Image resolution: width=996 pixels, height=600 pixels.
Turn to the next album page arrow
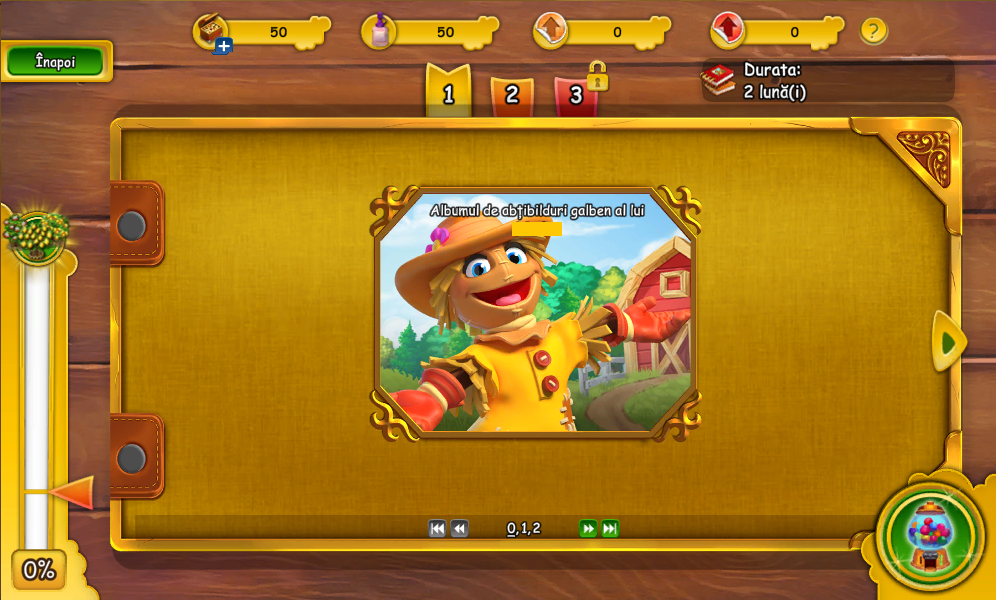(948, 342)
